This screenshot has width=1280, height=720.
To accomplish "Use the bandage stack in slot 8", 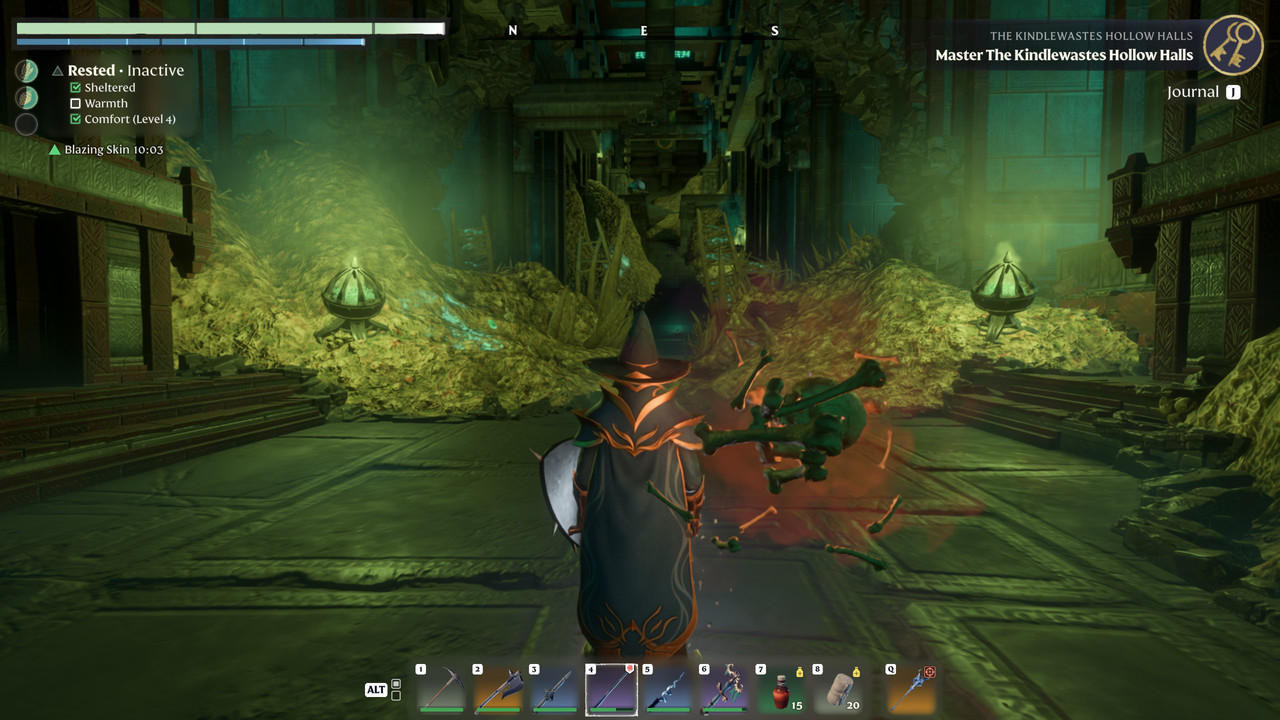I will pos(838,689).
